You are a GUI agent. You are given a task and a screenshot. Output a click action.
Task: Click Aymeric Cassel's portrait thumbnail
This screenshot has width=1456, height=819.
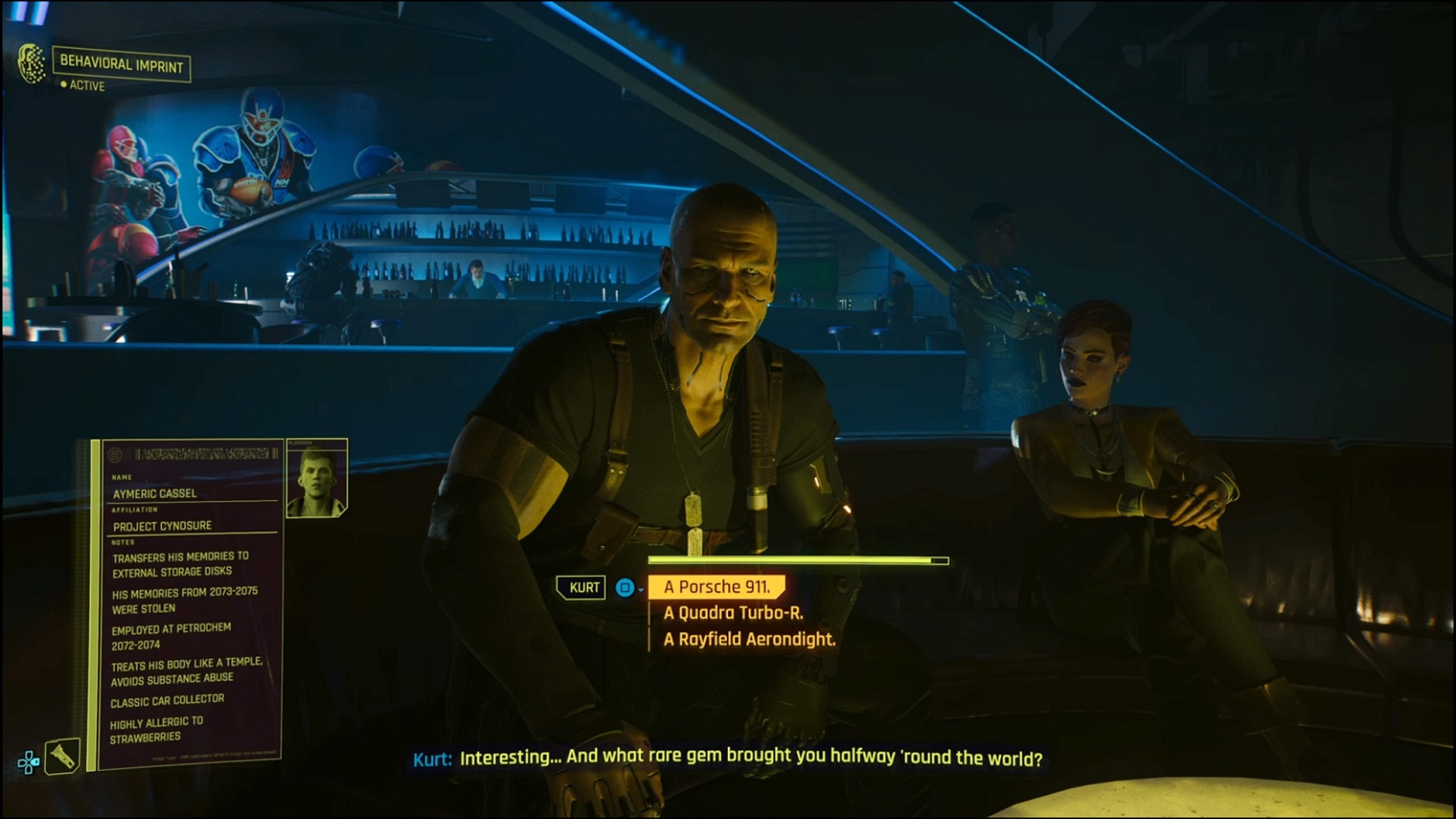(x=315, y=476)
